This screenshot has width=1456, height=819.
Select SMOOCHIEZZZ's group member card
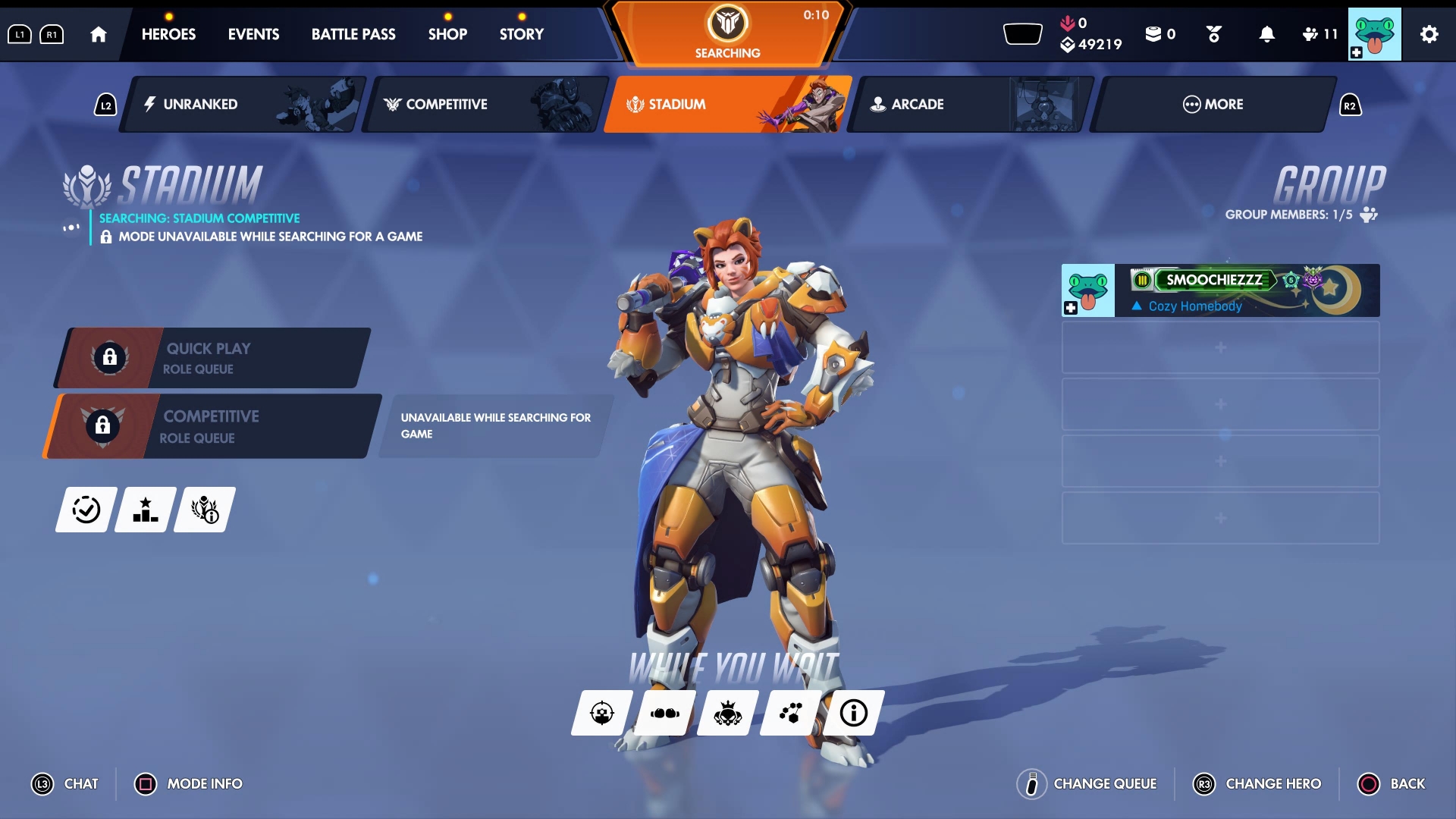(1220, 290)
